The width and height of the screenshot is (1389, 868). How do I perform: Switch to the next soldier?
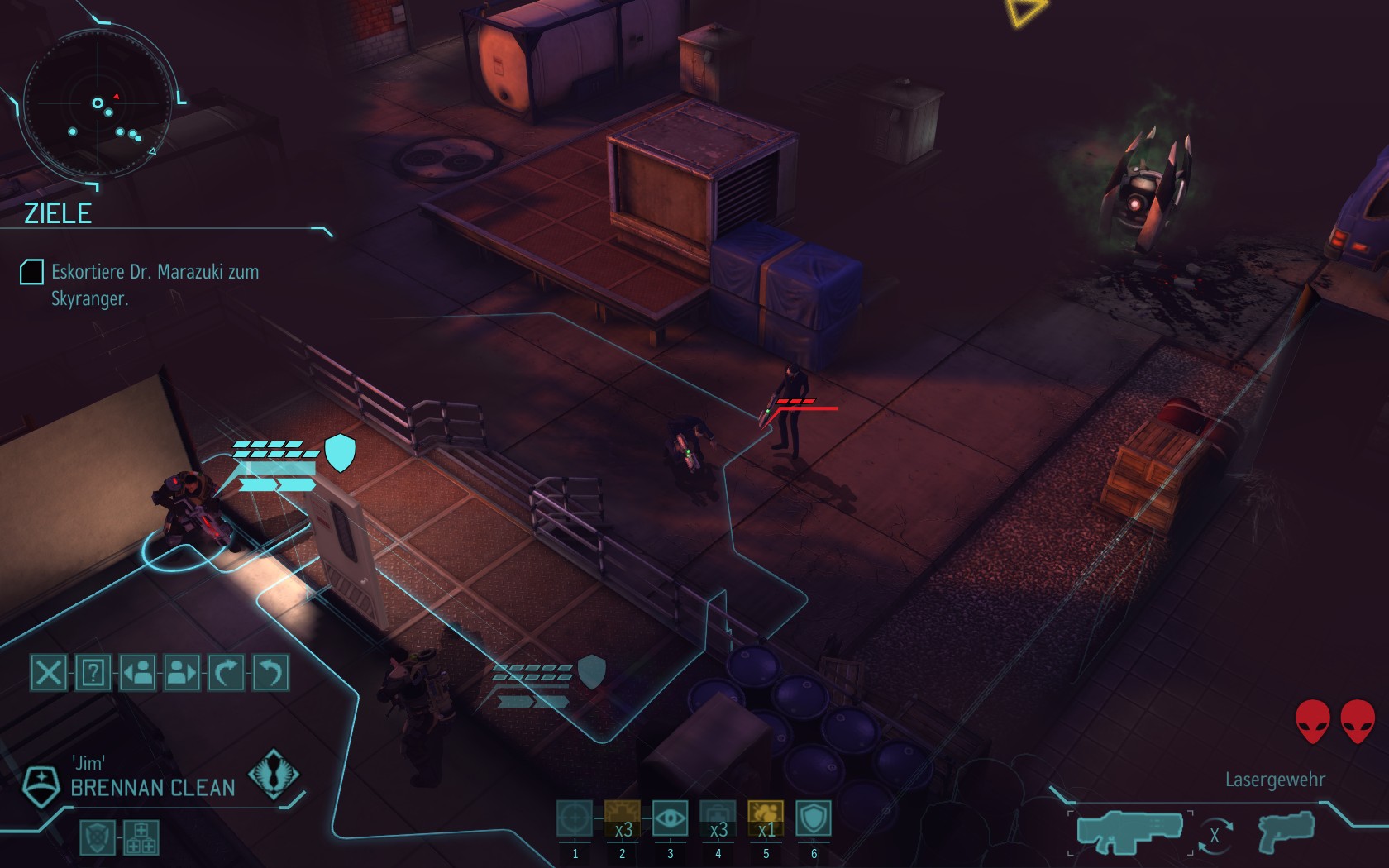[x=182, y=673]
